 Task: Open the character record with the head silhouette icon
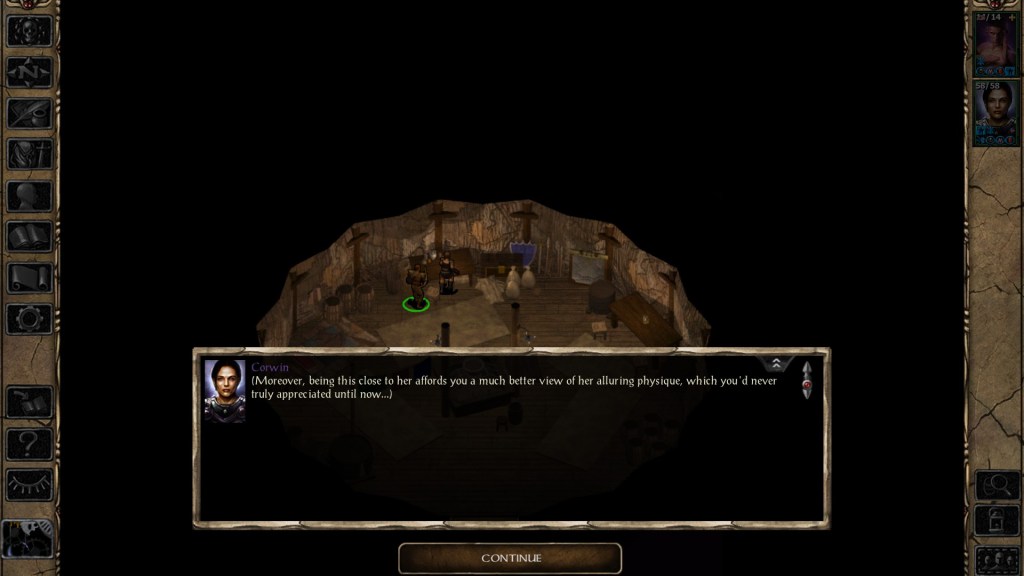[29, 195]
